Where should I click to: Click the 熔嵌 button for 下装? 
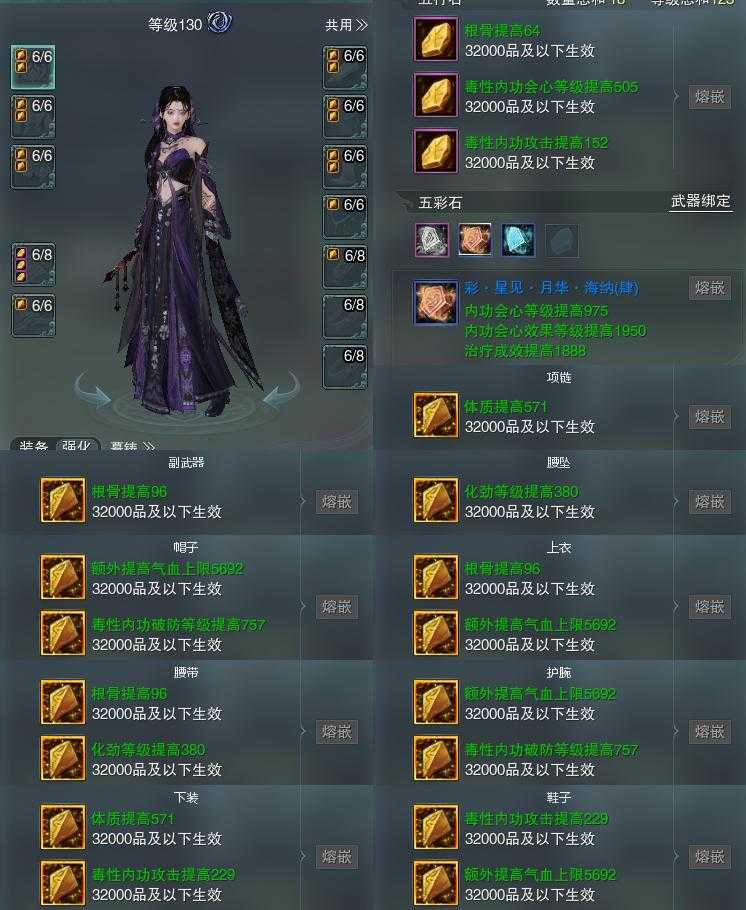[337, 857]
